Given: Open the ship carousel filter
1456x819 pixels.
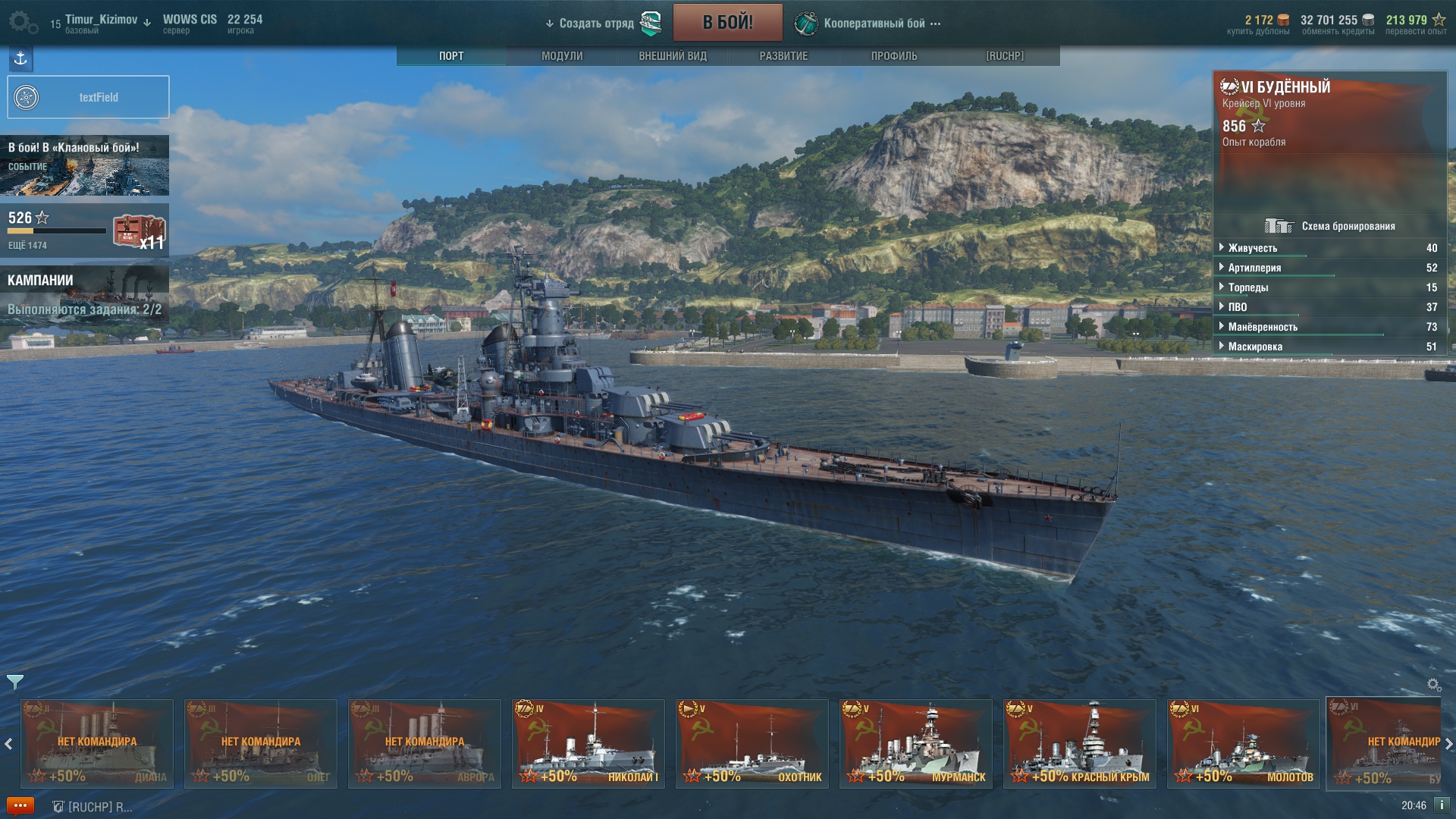Looking at the screenshot, I should pos(14,682).
